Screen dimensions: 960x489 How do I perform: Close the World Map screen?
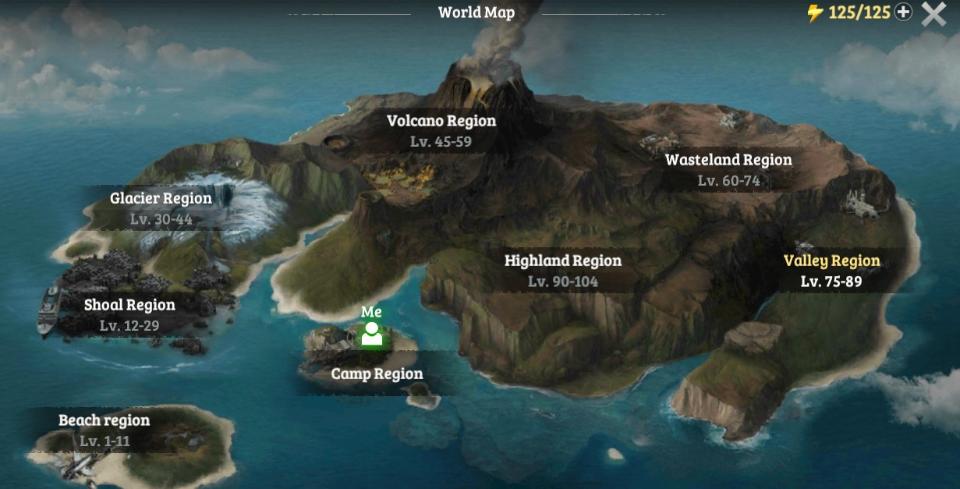click(934, 14)
